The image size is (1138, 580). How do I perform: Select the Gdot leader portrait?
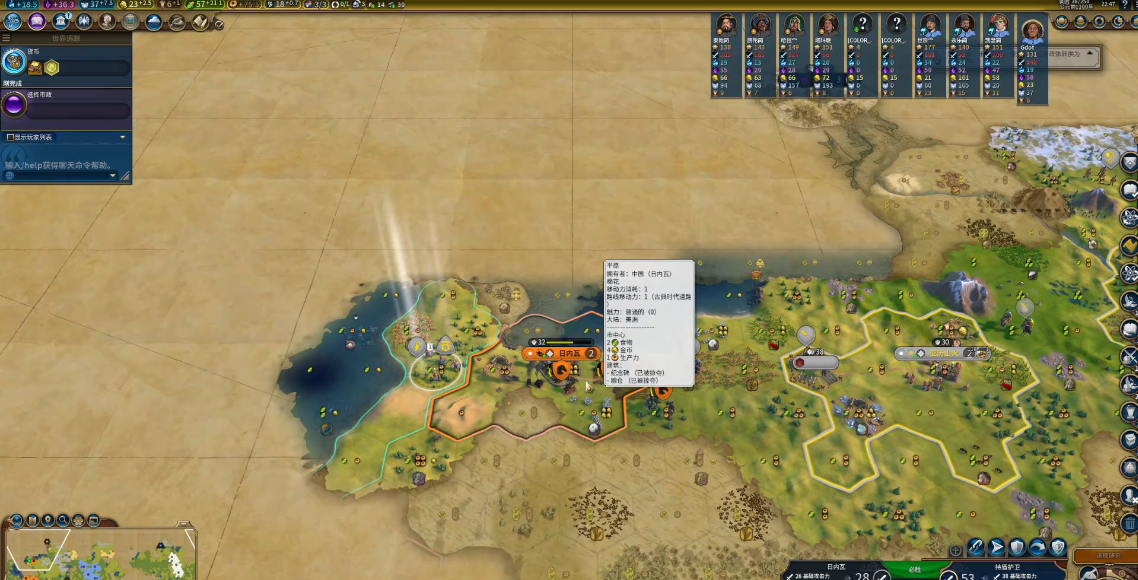[x=1032, y=27]
